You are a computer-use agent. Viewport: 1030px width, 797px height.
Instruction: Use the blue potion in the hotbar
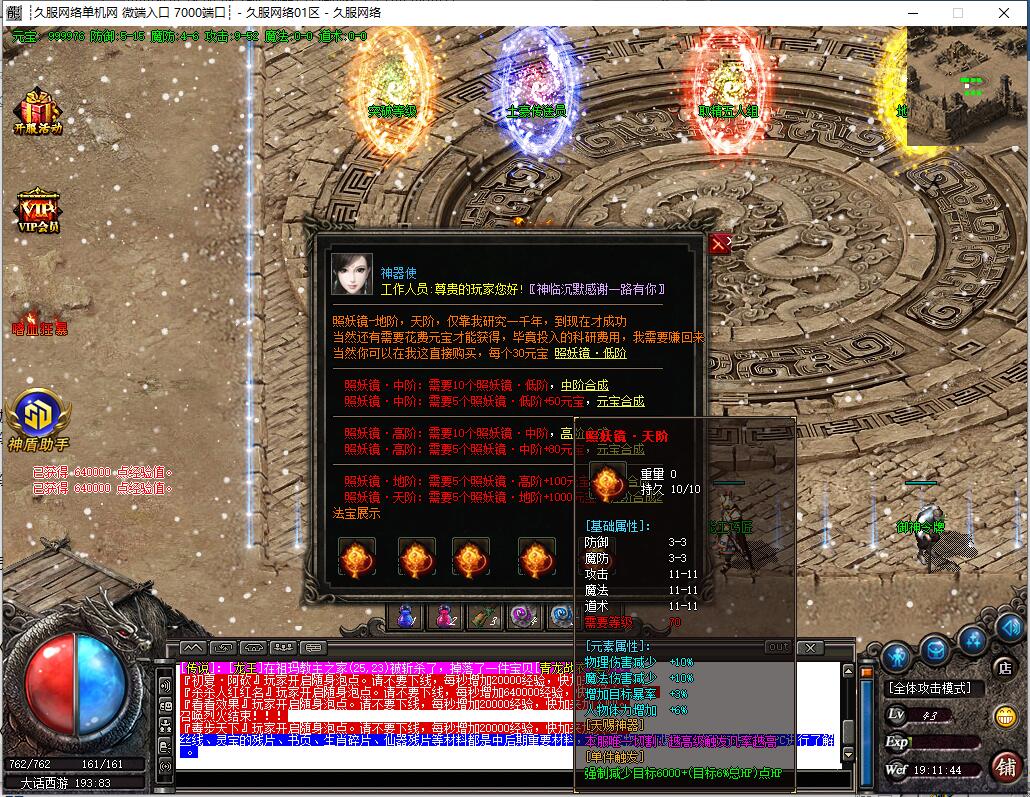click(x=406, y=617)
